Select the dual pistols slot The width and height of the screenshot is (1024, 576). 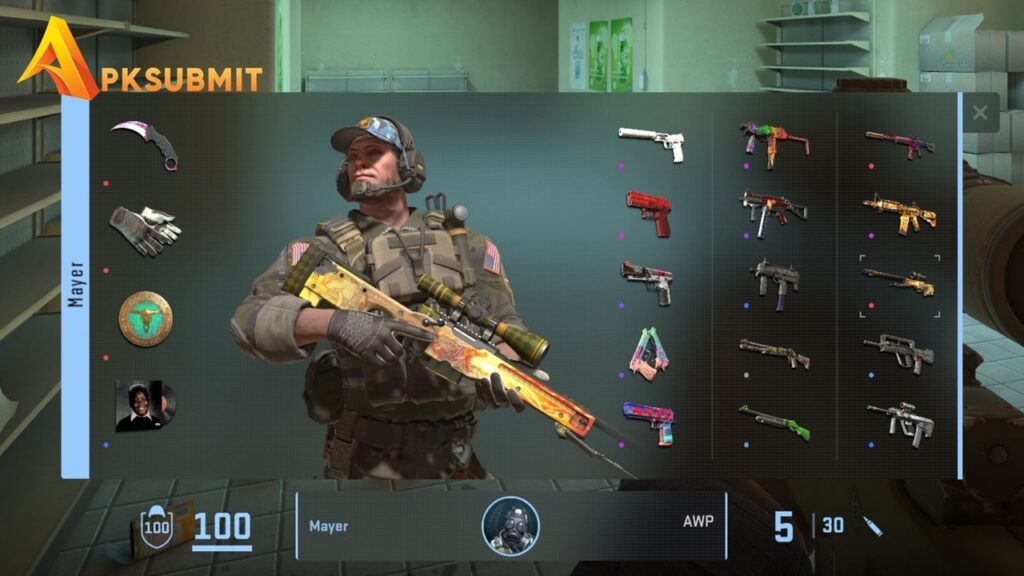[648, 354]
